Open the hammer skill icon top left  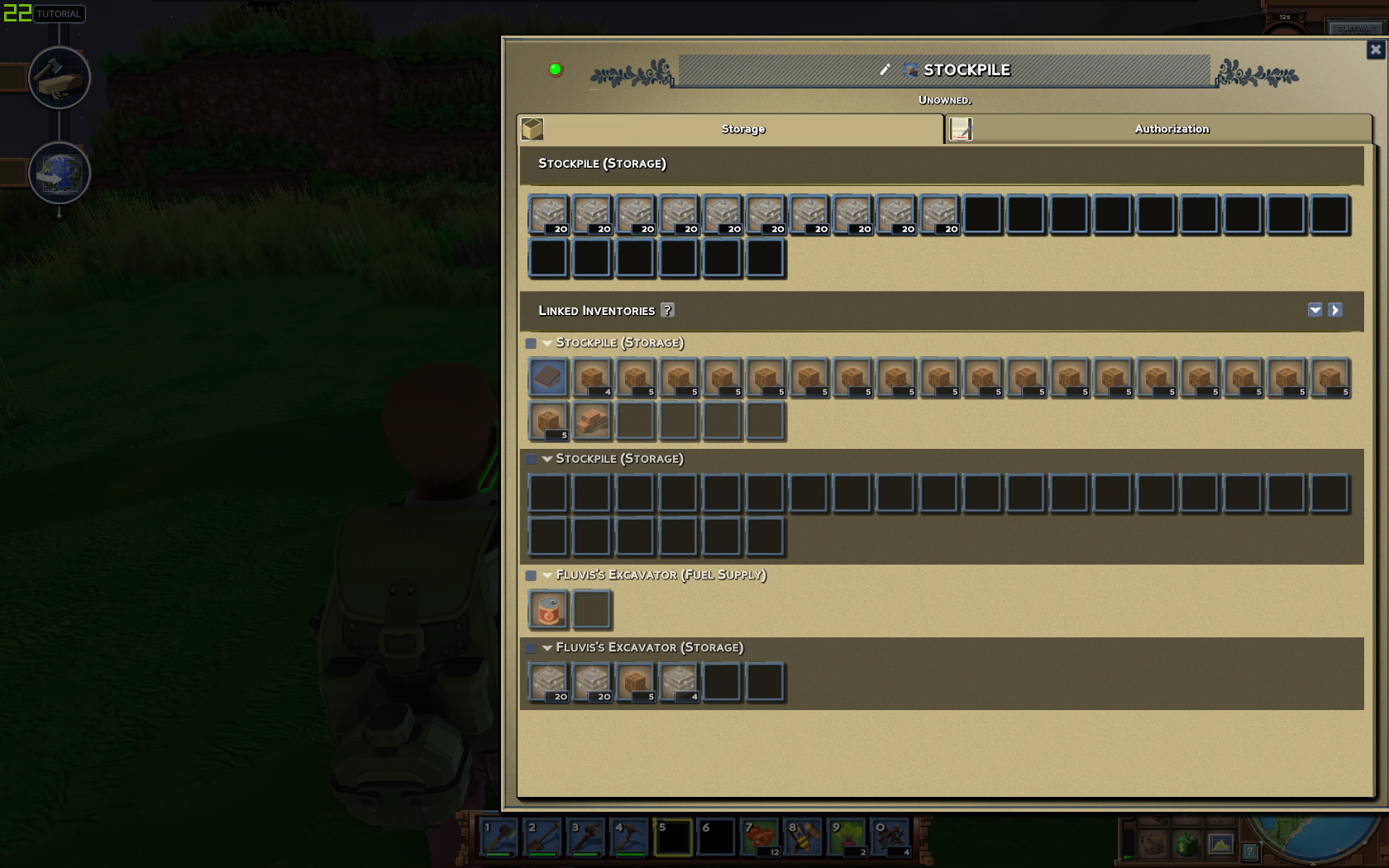click(x=59, y=77)
